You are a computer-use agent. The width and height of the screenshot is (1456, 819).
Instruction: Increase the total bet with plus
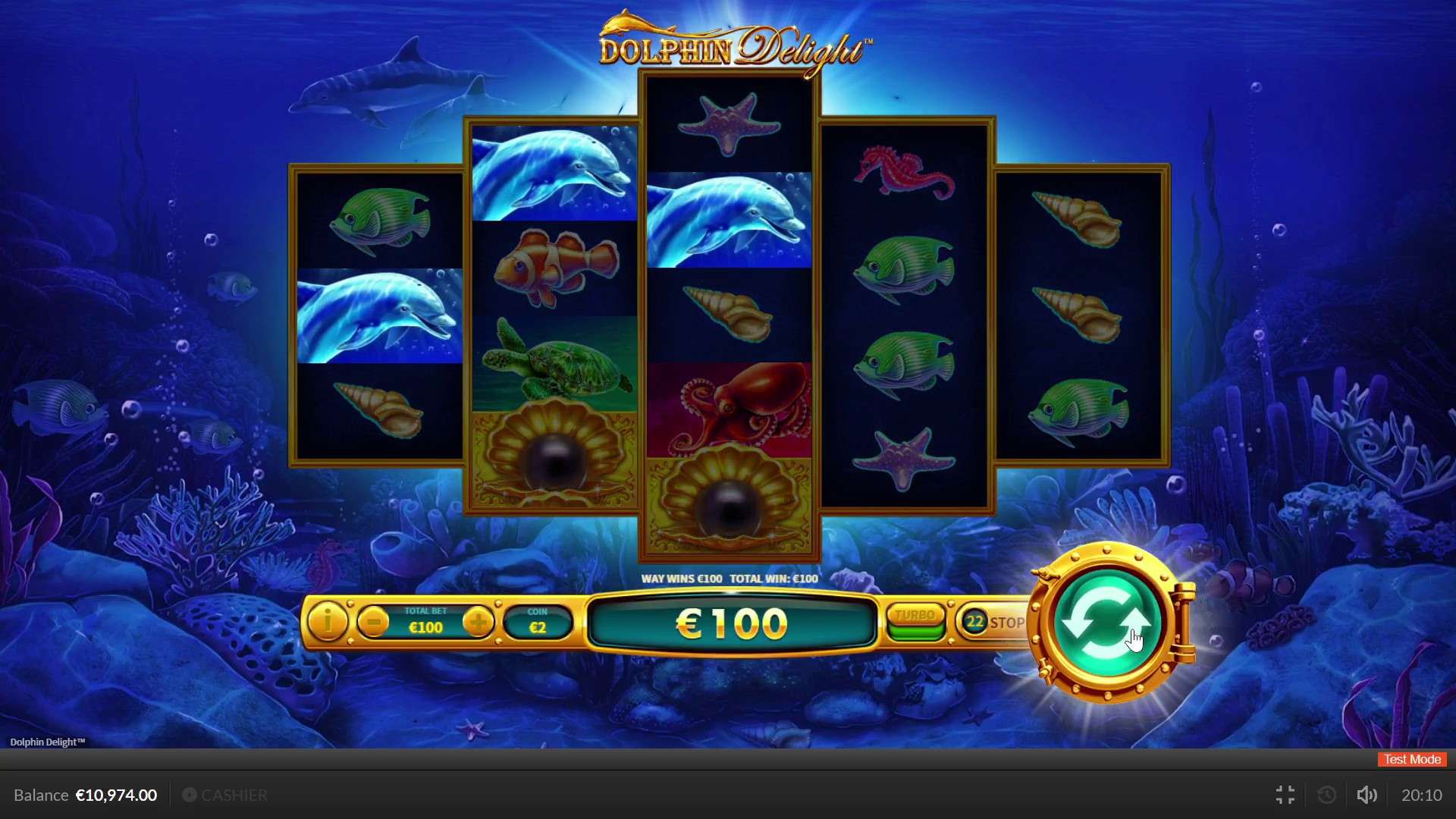(479, 623)
